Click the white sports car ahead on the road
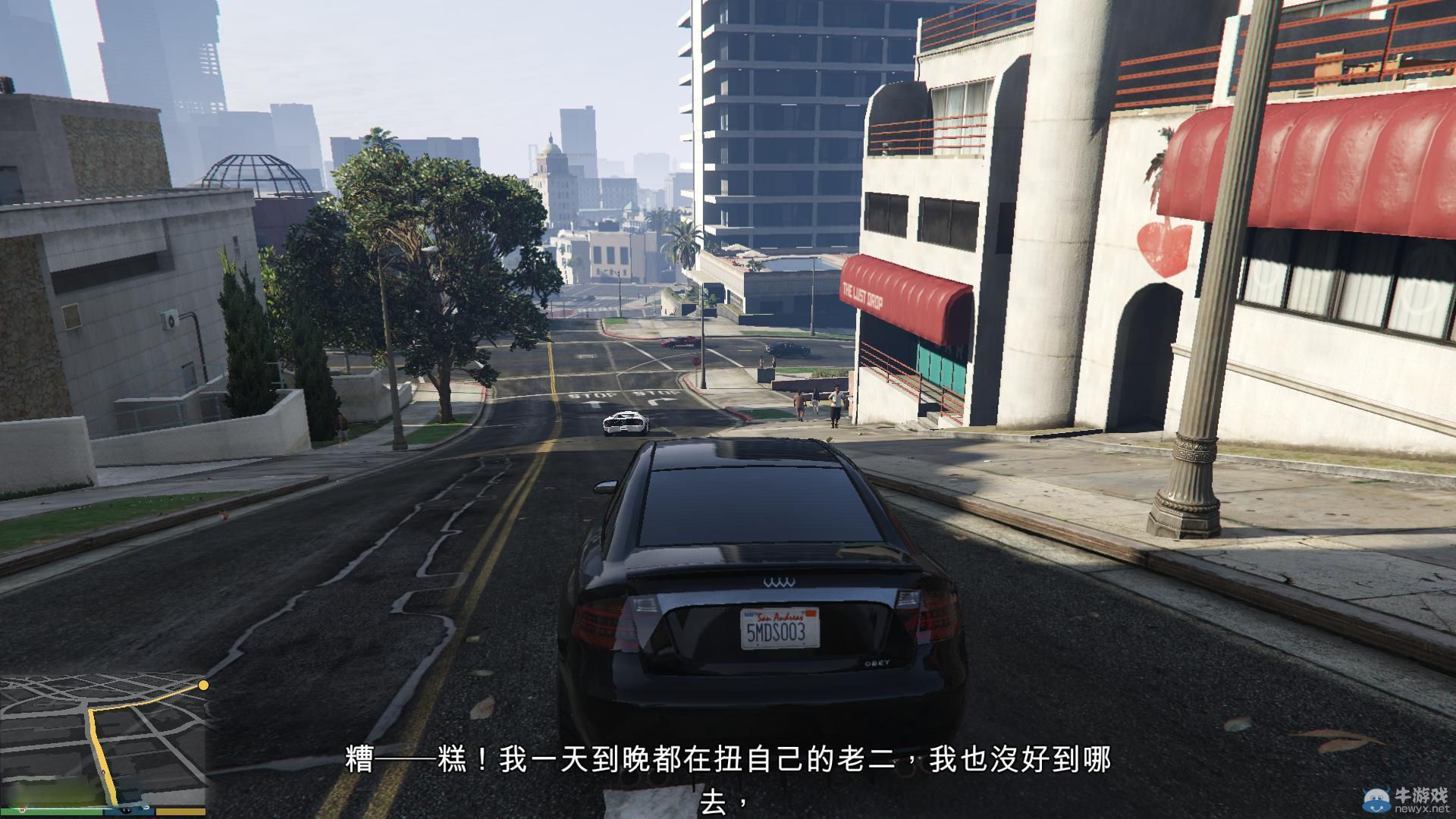This screenshot has width=1456, height=819. (x=626, y=422)
